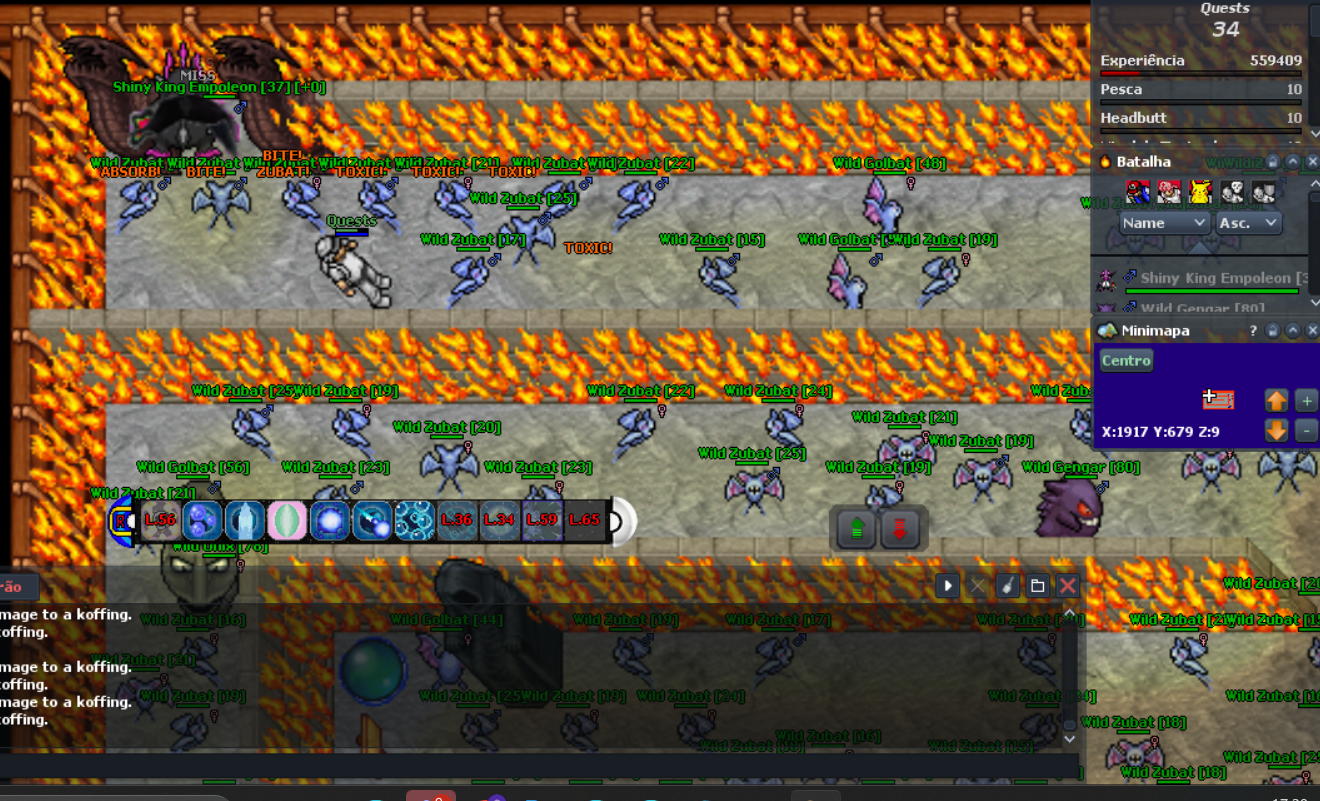
Task: Click the fire icon on the Batalha header
Action: point(1104,161)
